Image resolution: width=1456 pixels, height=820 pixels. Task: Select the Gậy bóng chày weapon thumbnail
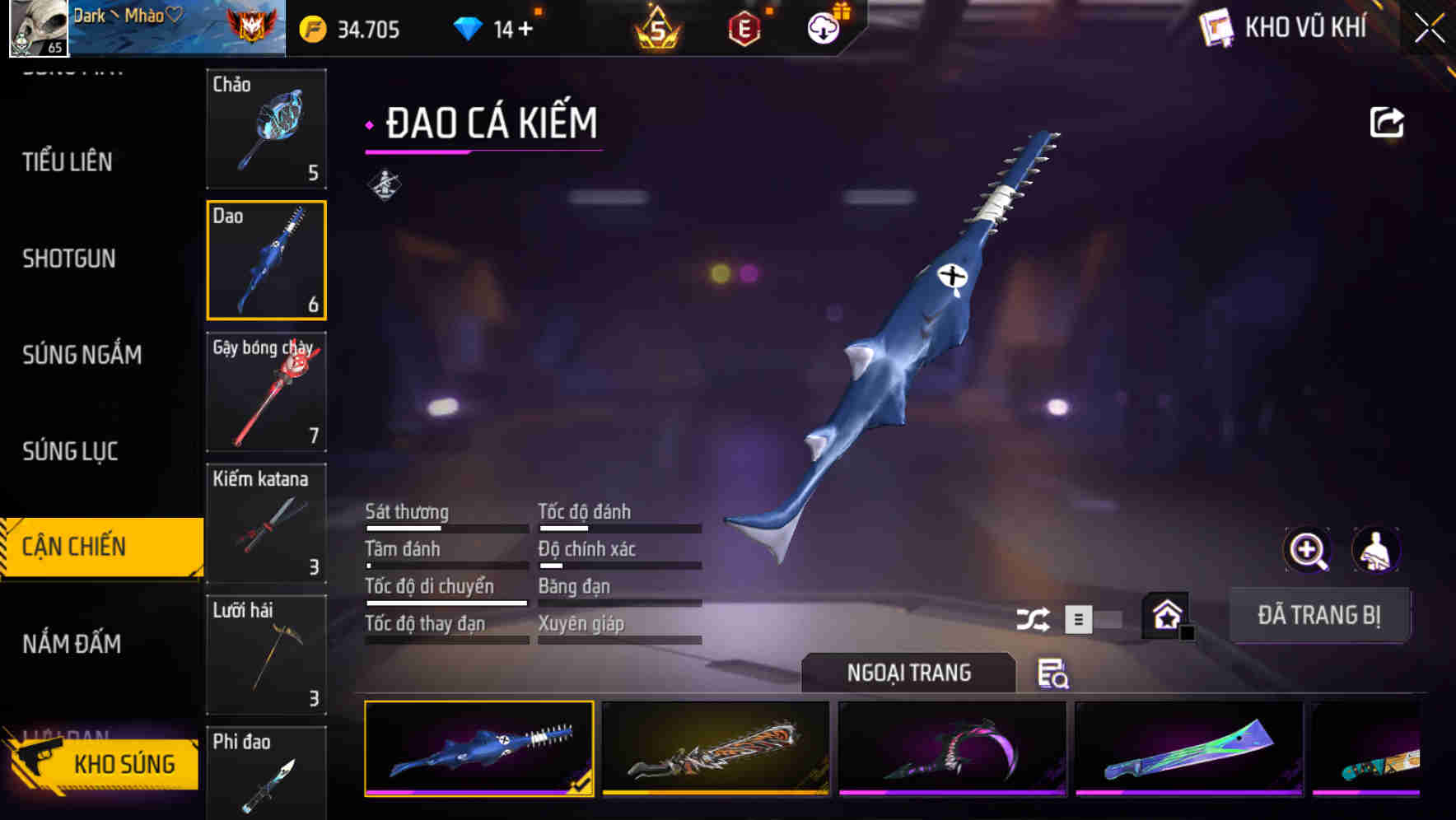tap(265, 393)
